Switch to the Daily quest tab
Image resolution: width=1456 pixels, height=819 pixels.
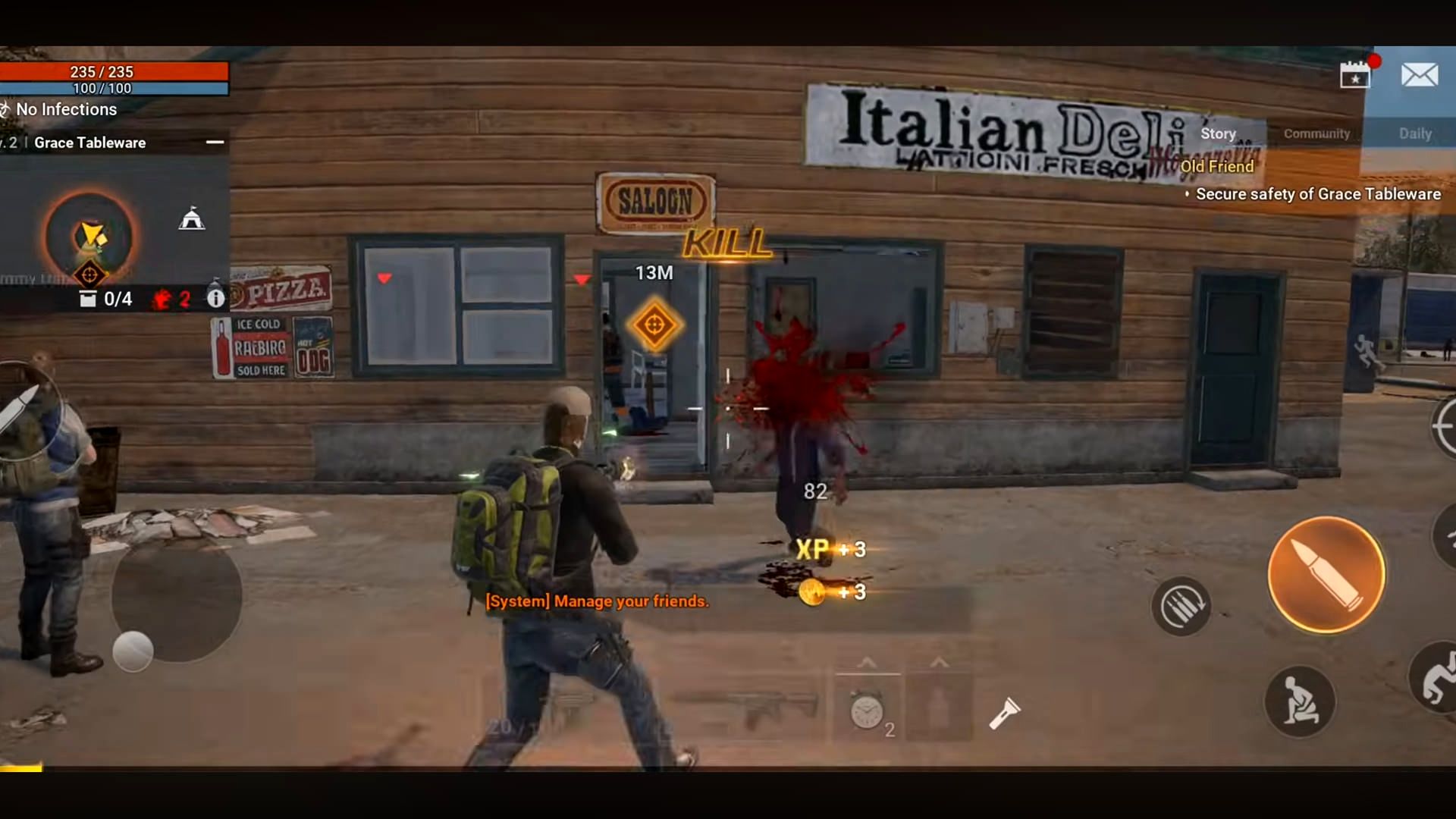pyautogui.click(x=1414, y=133)
